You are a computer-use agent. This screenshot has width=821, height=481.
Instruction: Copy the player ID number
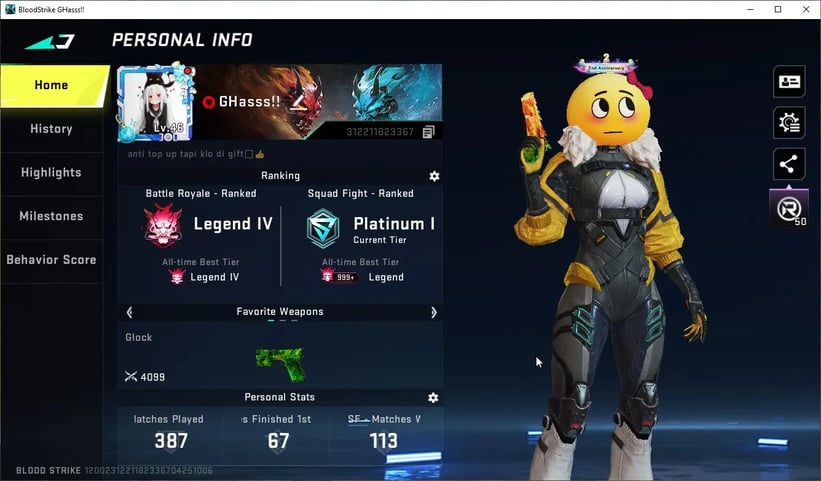(x=428, y=132)
